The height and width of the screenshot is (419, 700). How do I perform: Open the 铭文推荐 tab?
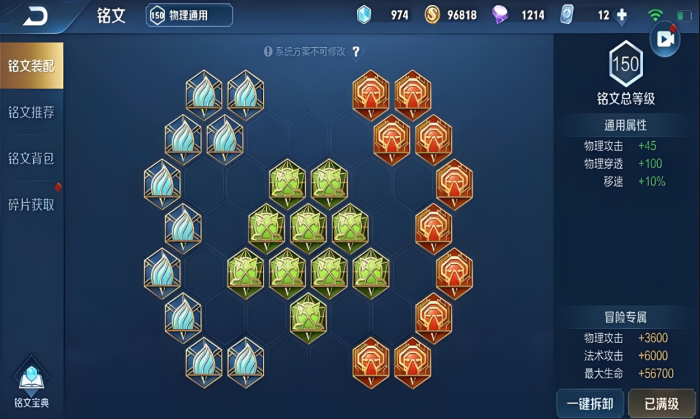(x=31, y=112)
